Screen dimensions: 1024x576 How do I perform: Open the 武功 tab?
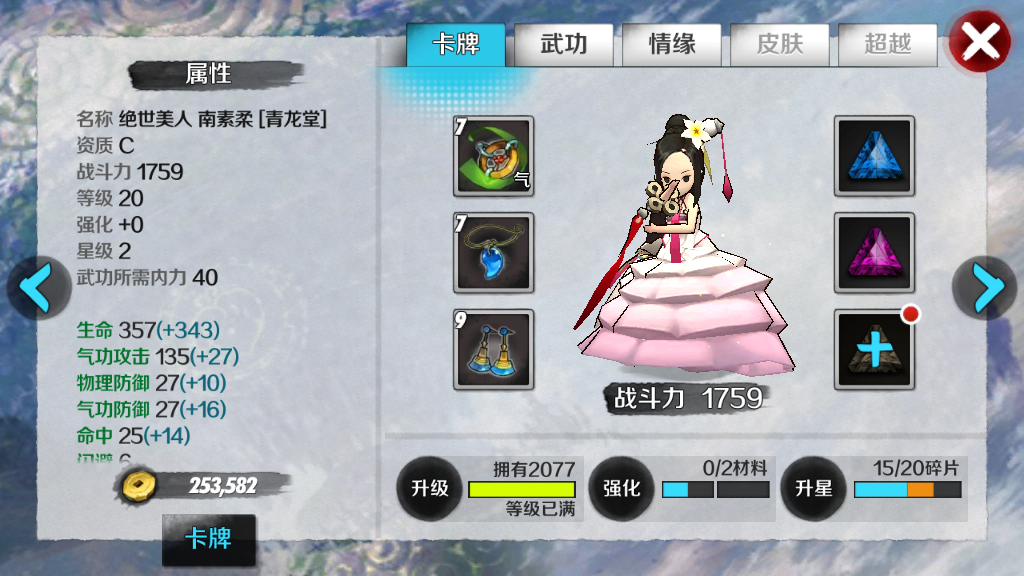point(563,45)
